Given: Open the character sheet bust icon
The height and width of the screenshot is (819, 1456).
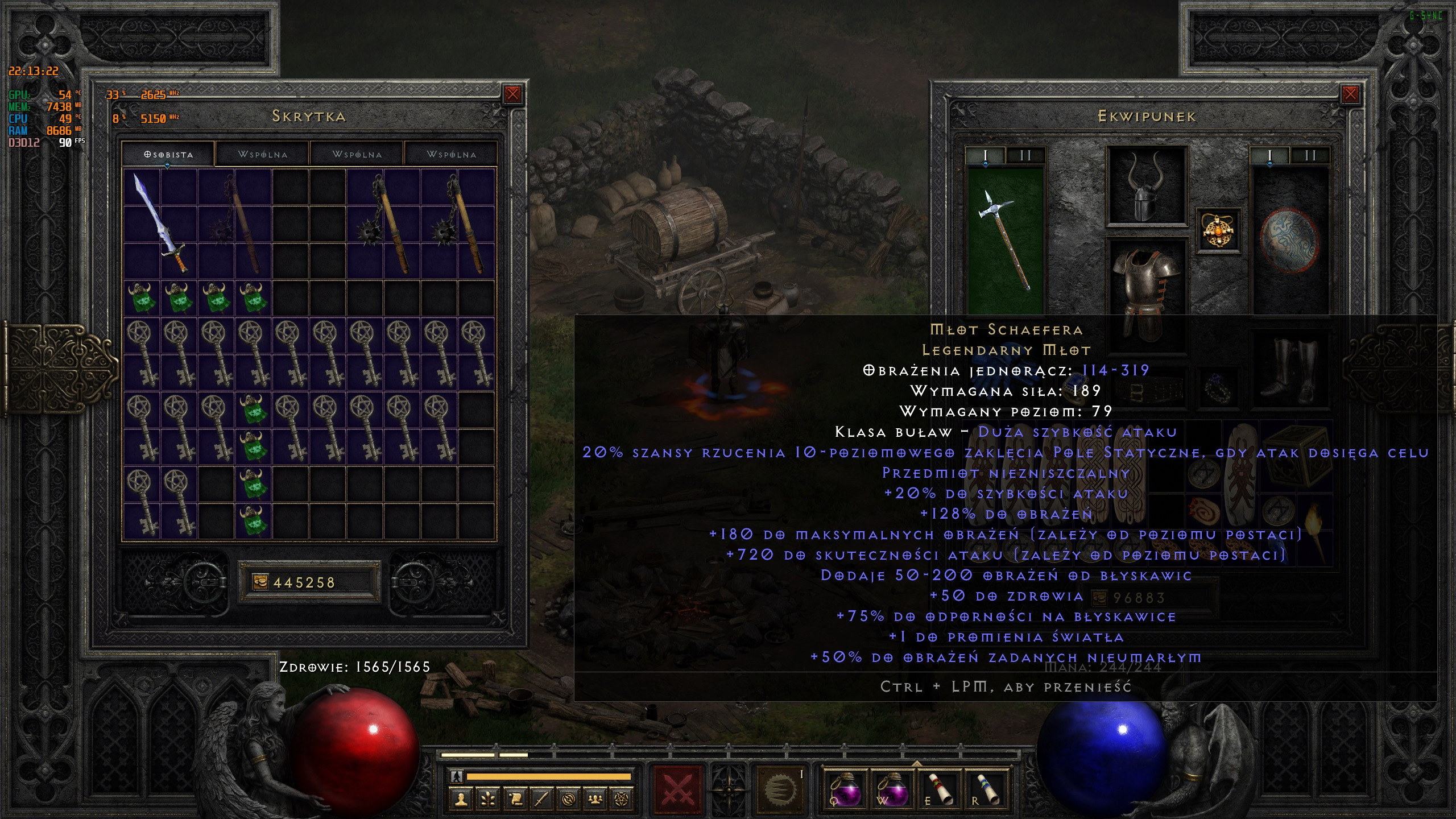Looking at the screenshot, I should (x=461, y=800).
